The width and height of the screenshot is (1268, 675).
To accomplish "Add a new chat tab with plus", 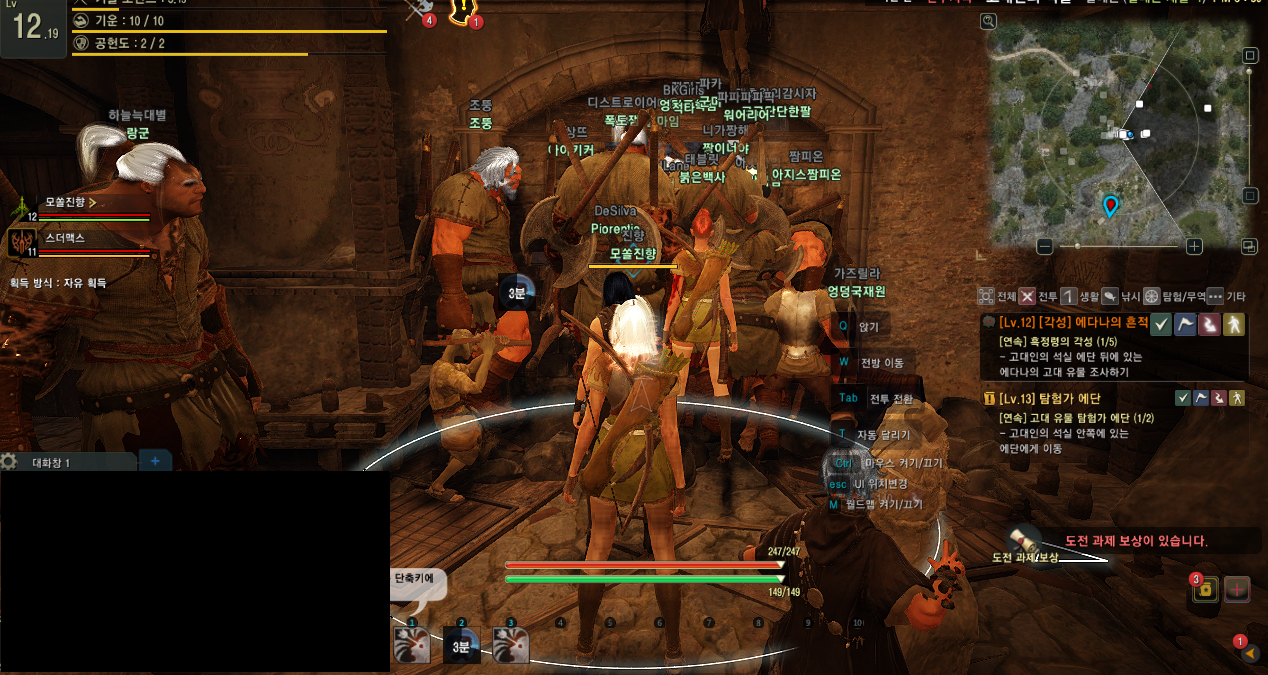I will pyautogui.click(x=155, y=461).
